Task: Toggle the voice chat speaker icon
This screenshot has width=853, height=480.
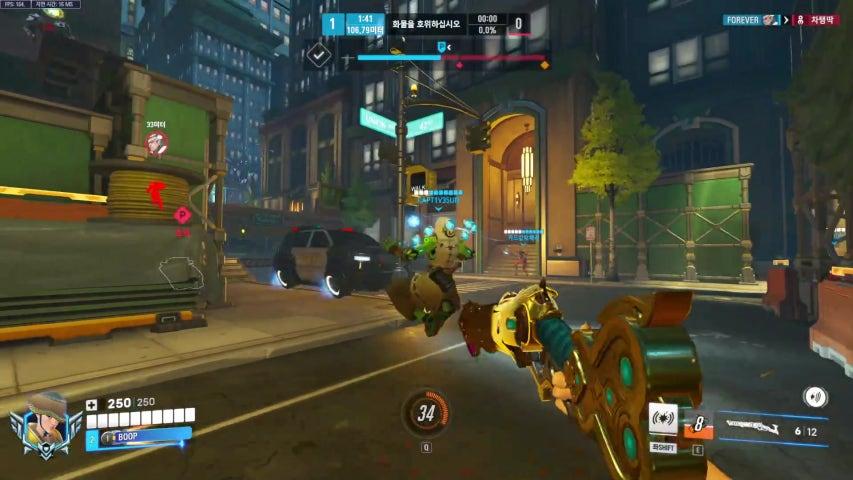Action: point(815,397)
